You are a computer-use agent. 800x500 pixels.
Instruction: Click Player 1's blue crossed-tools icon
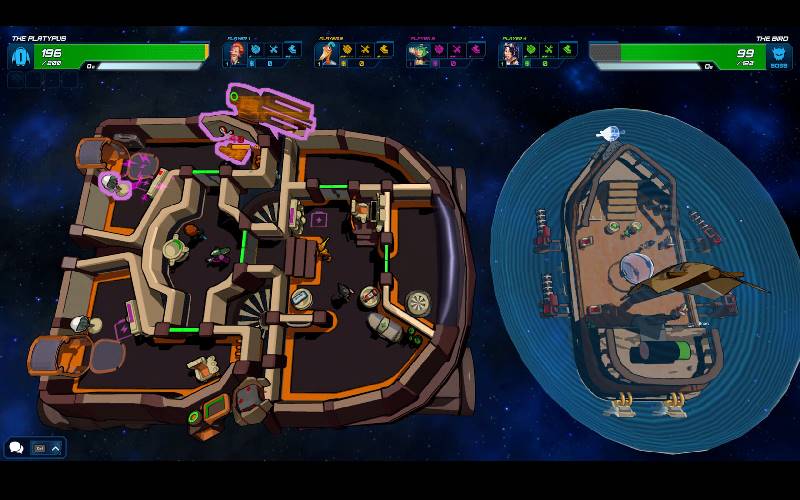point(273,49)
